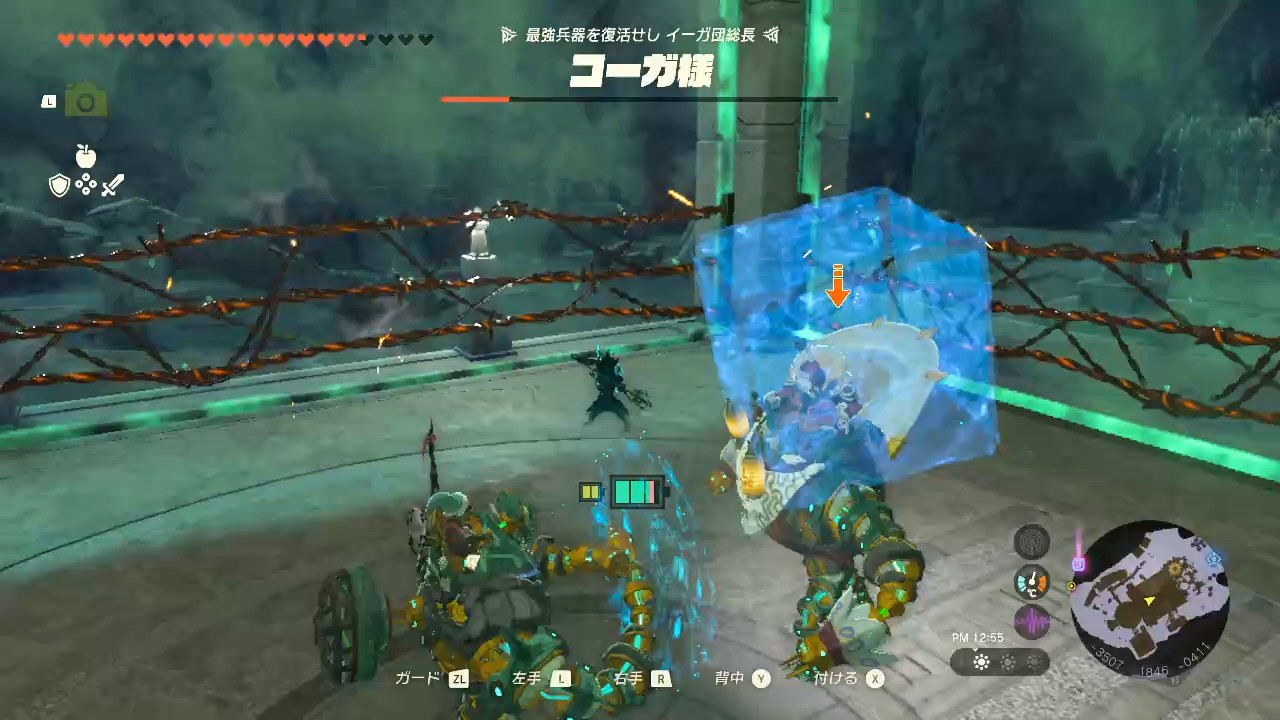This screenshot has height=720, width=1280.
Task: Click the yellow player arrow on the minimap
Action: [1150, 600]
